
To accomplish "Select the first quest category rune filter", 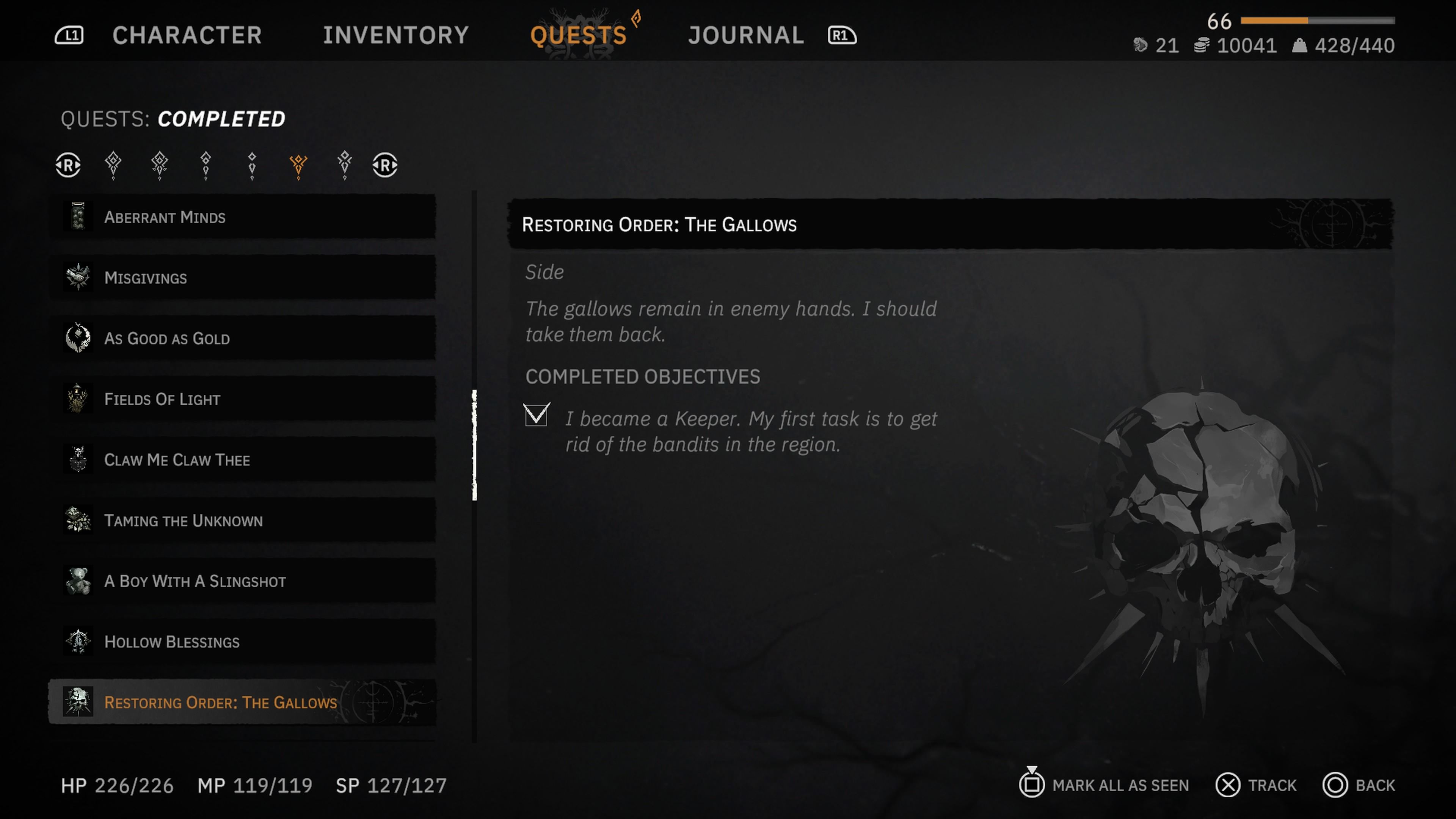I will (113, 165).
